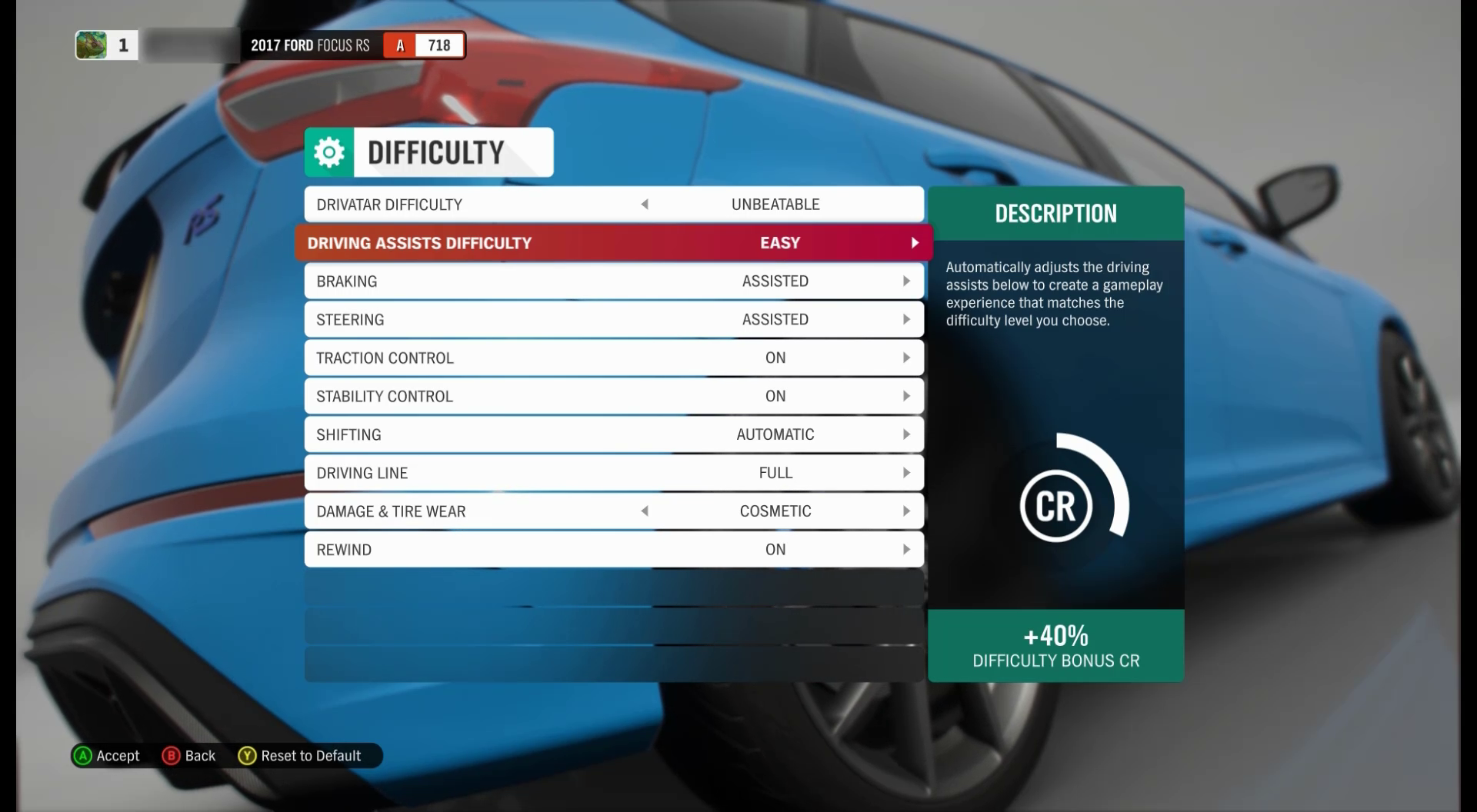Viewport: 1477px width, 812px height.
Task: Click the 2017 Ford Focus RS nameplate
Action: pos(309,45)
